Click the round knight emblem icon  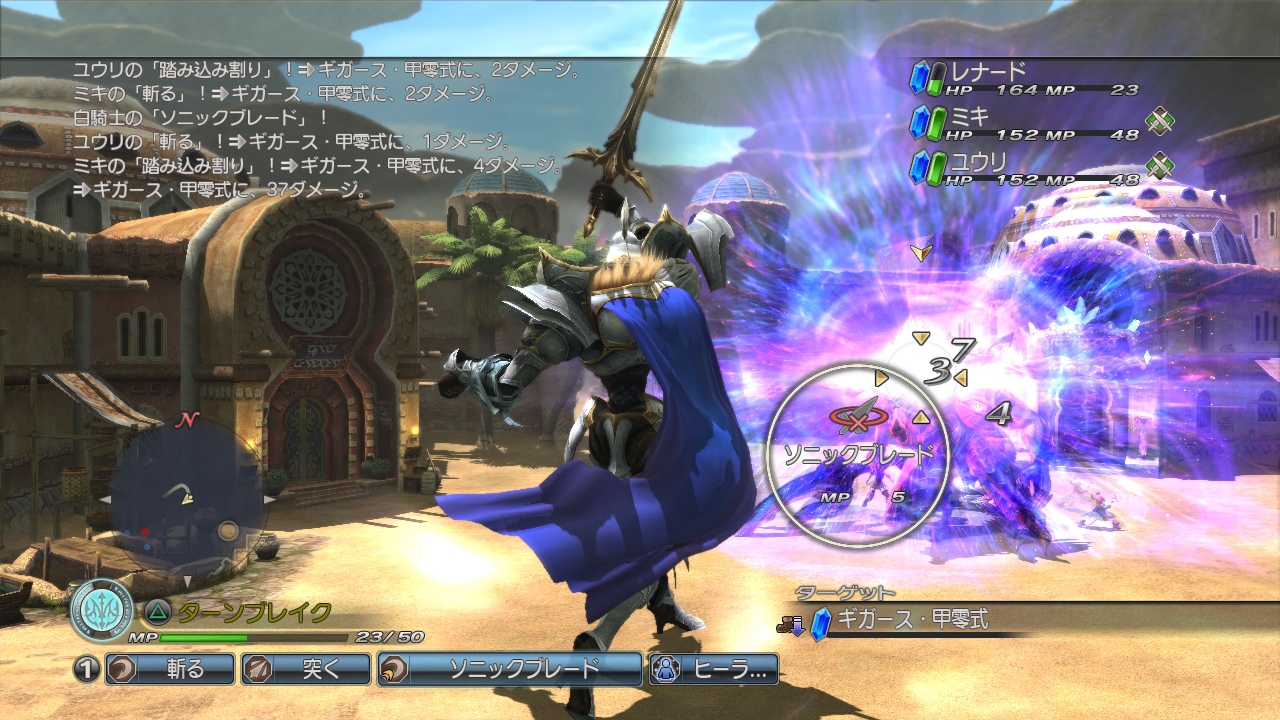[101, 610]
